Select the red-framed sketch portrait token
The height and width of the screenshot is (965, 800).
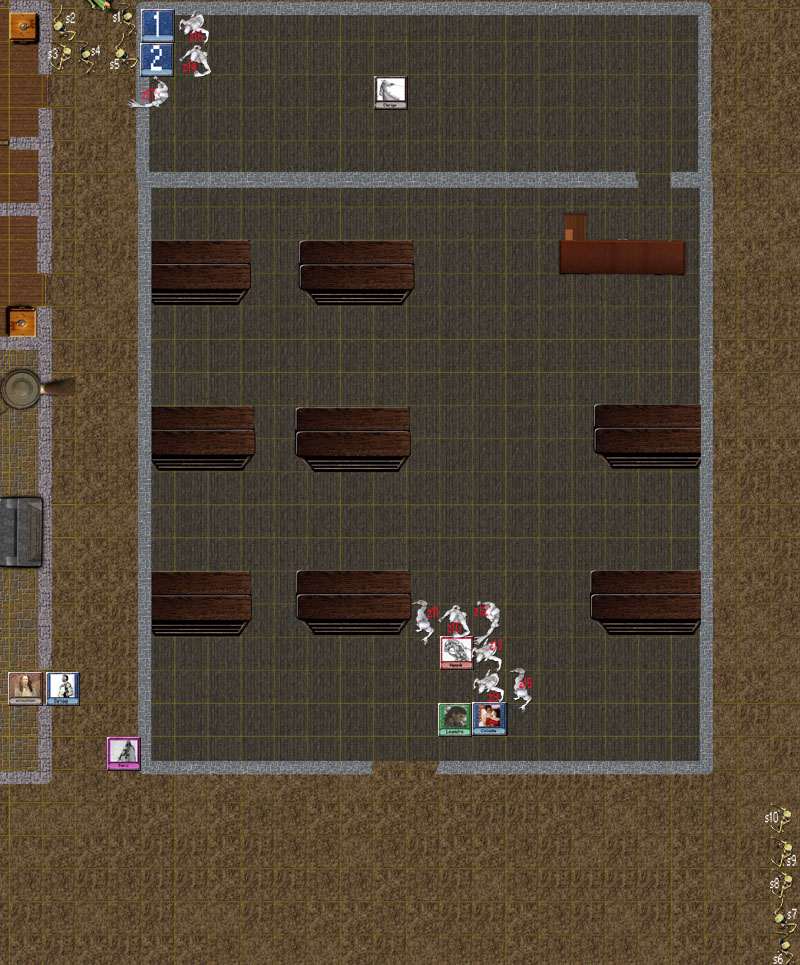tap(456, 652)
